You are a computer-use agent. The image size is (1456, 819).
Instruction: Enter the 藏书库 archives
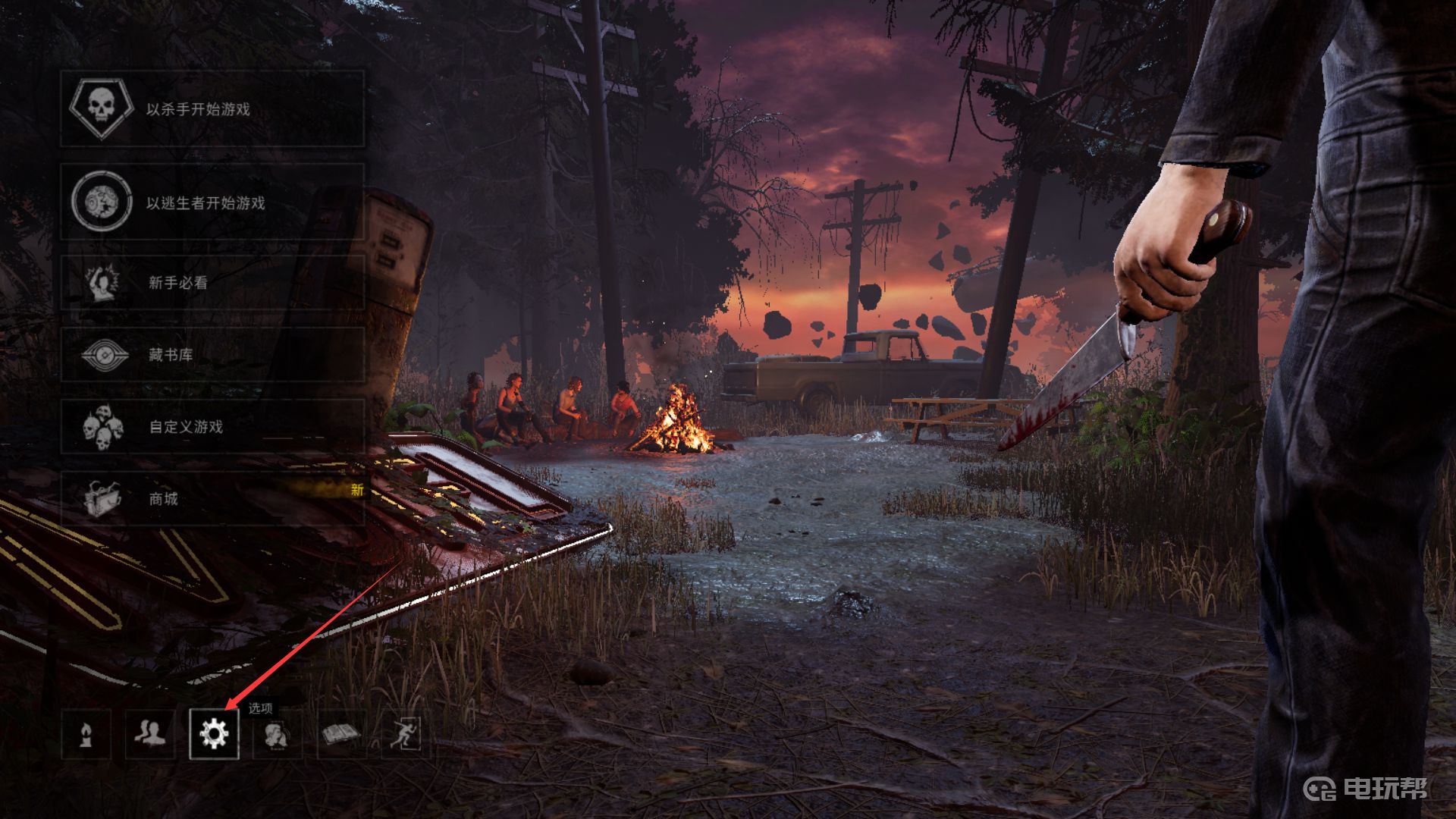[212, 354]
